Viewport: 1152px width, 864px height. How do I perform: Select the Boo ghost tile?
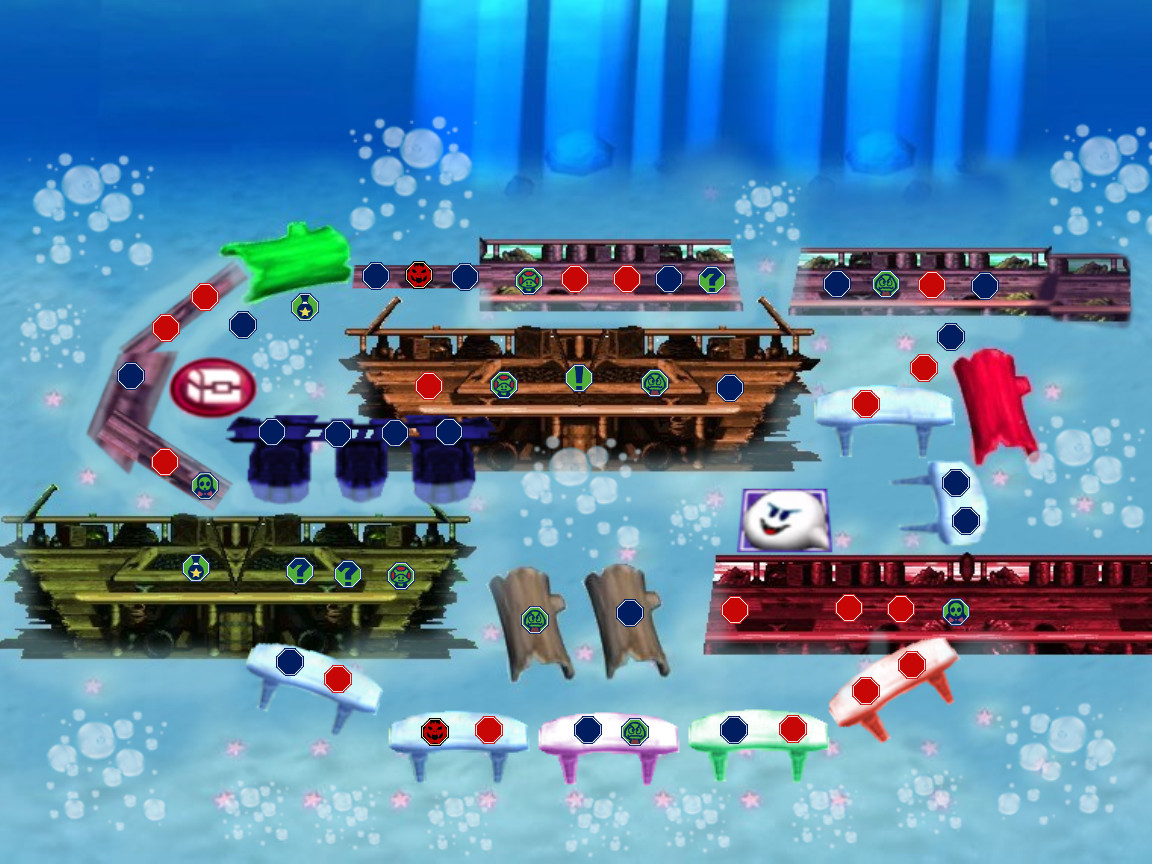coord(784,520)
